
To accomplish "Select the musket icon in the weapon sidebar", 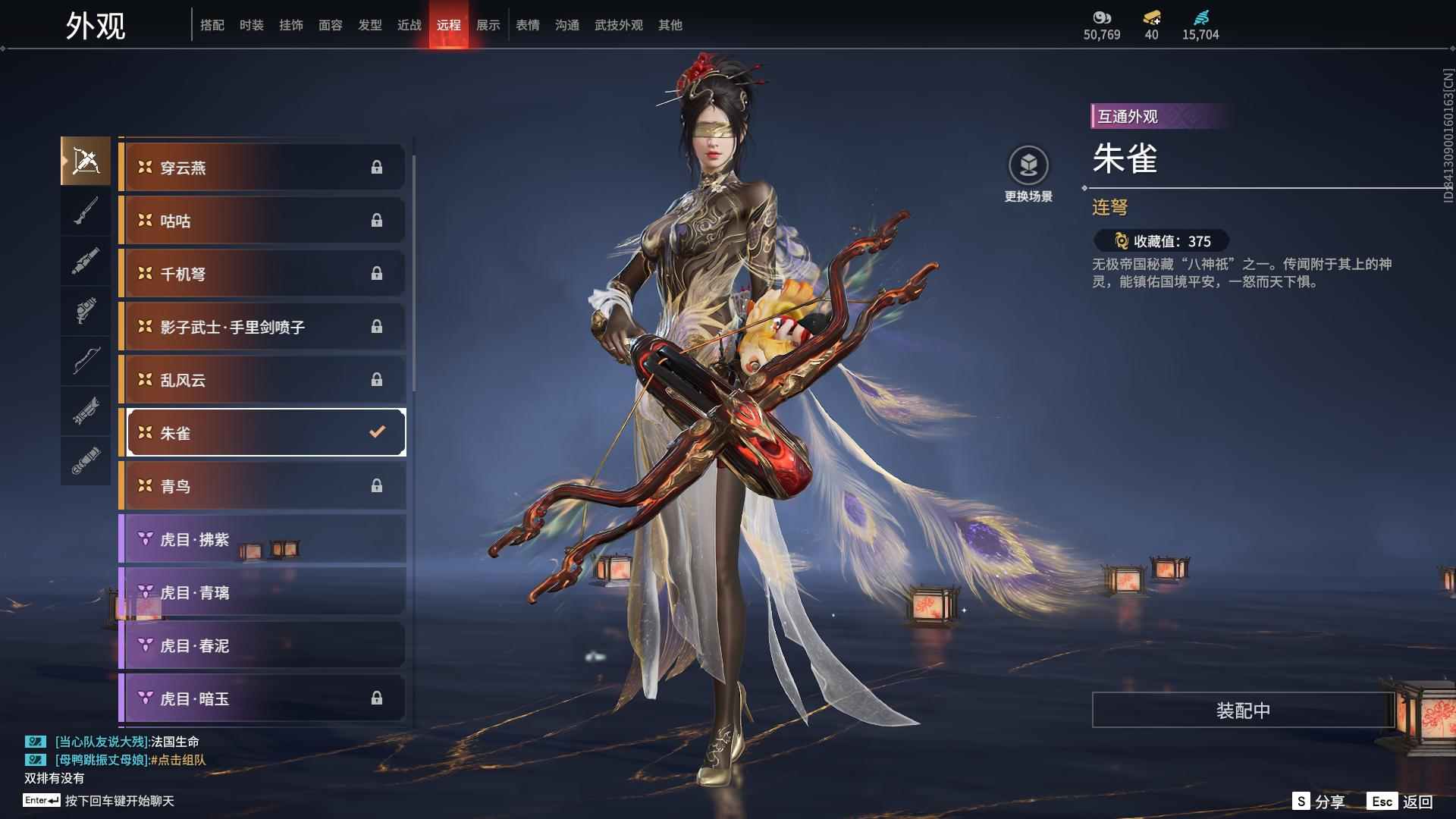I will tap(86, 209).
